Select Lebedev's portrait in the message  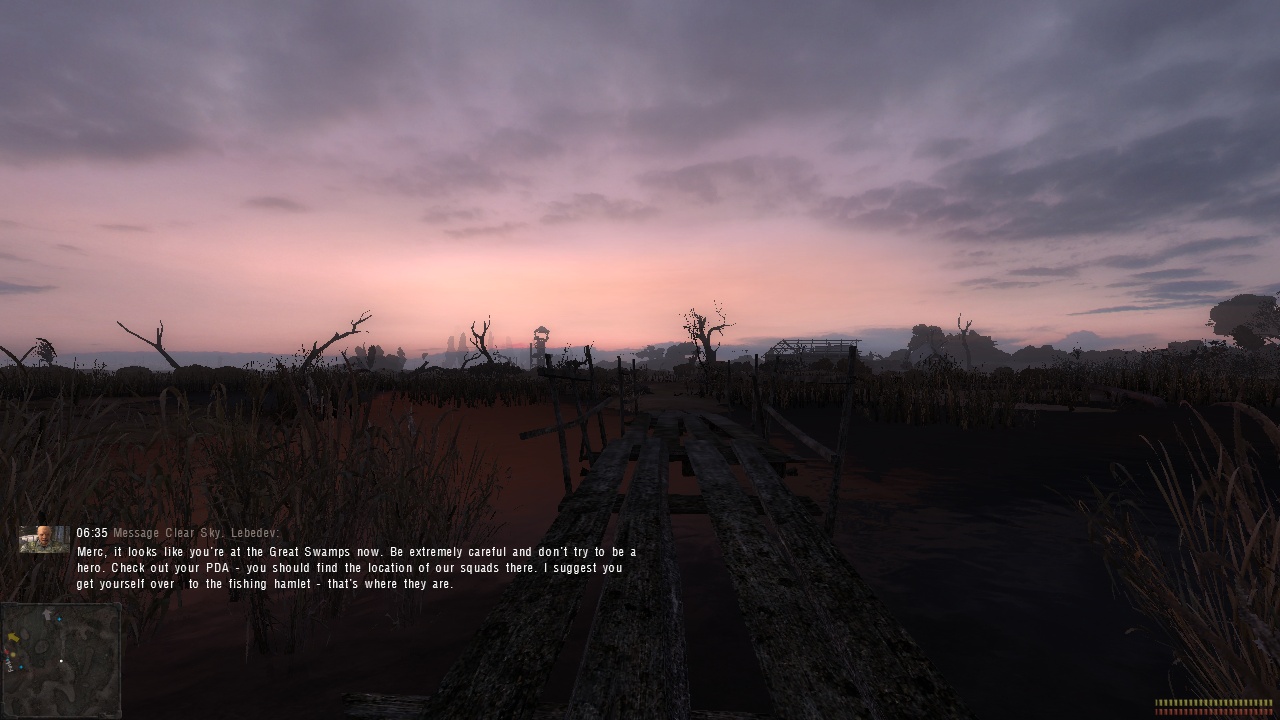pyautogui.click(x=44, y=539)
